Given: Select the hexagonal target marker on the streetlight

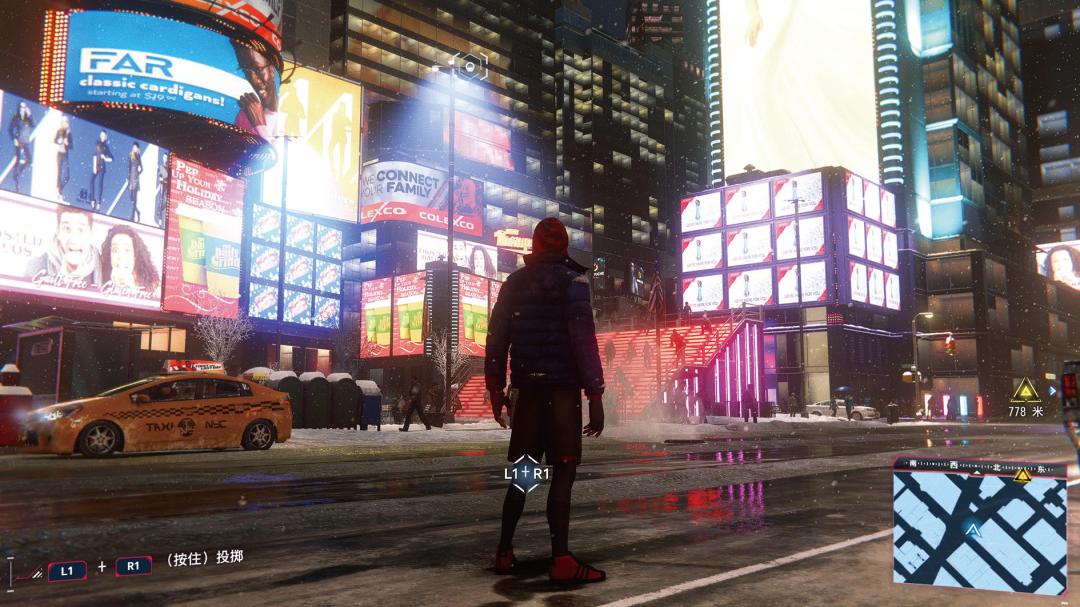Looking at the screenshot, I should click(x=469, y=66).
